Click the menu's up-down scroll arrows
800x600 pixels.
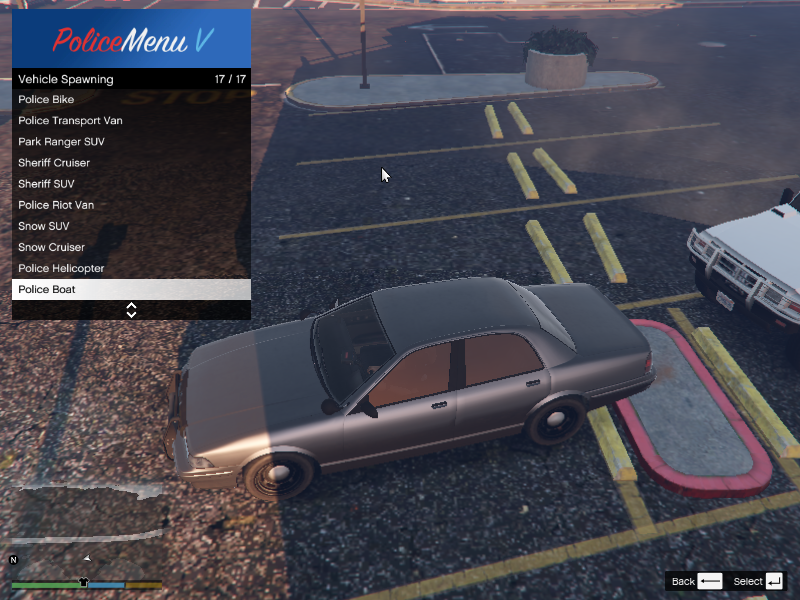pos(131,310)
